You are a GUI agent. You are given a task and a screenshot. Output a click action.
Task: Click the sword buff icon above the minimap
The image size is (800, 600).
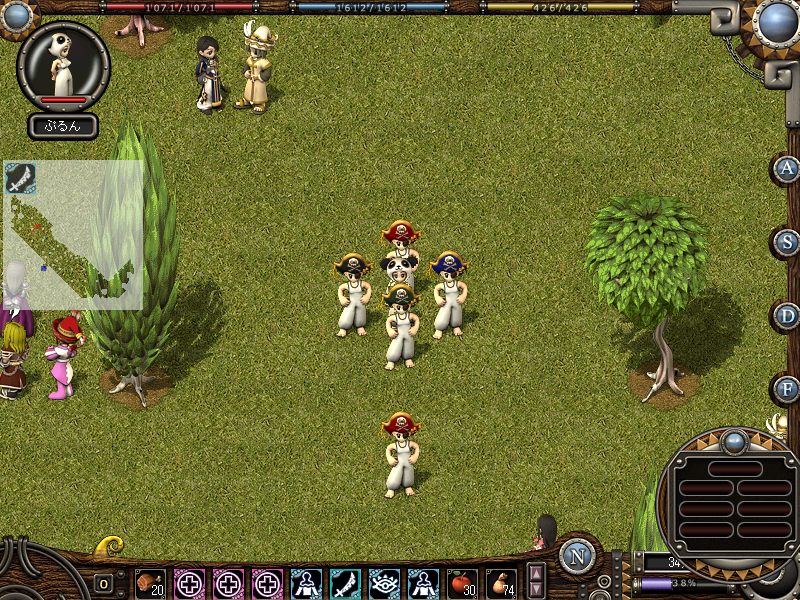point(20,177)
